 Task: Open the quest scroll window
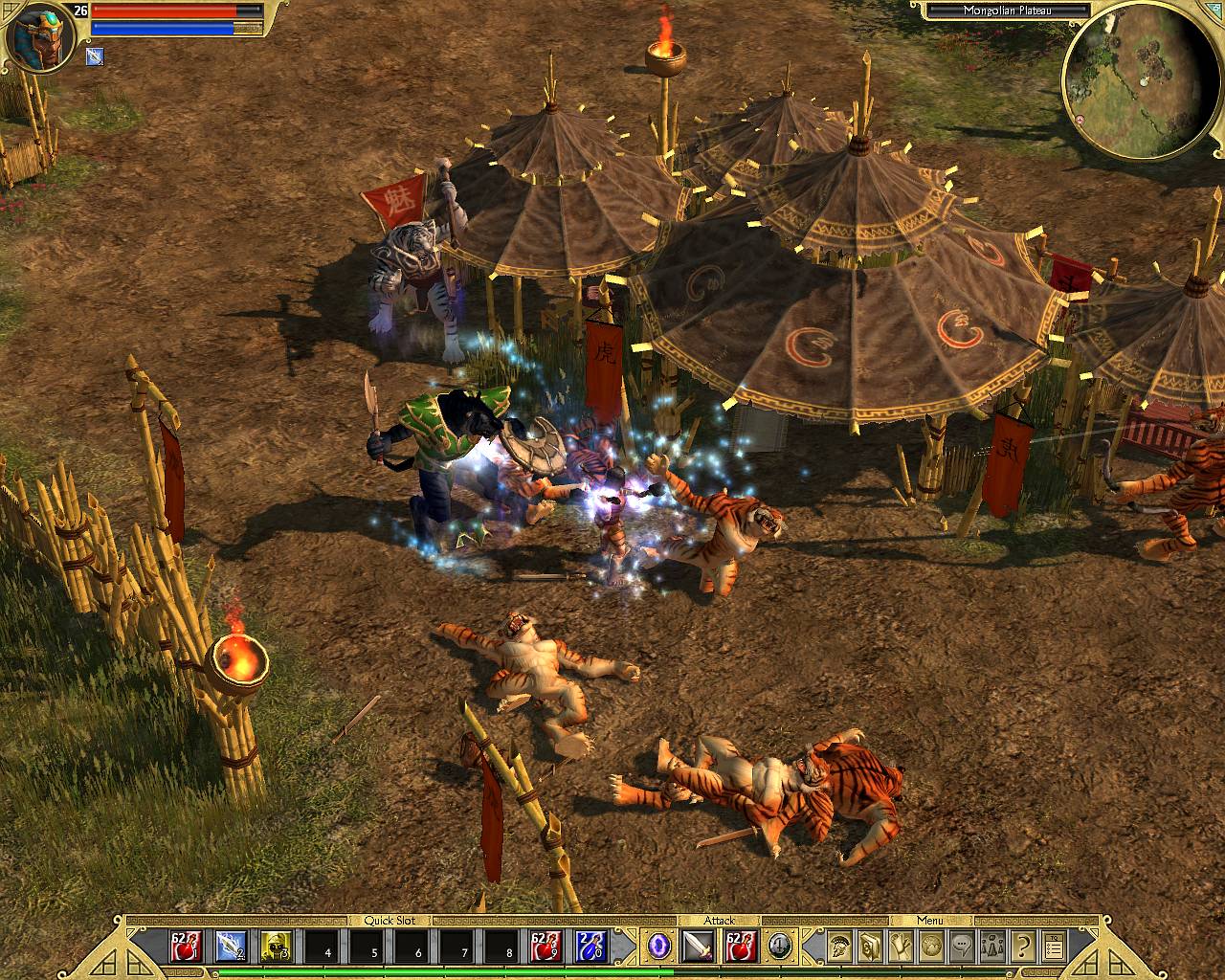[901, 947]
